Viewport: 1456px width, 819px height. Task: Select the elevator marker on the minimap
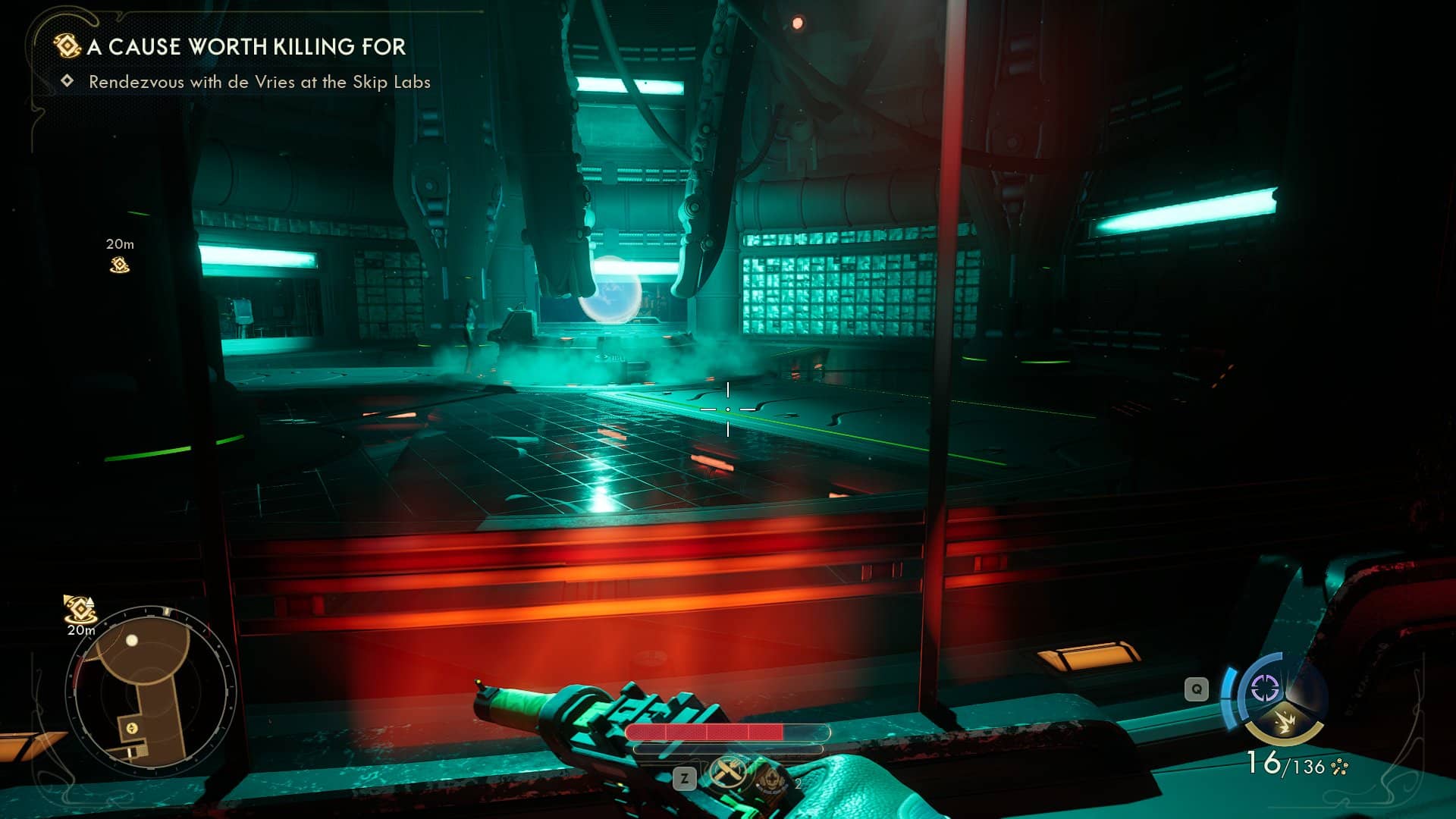132,728
